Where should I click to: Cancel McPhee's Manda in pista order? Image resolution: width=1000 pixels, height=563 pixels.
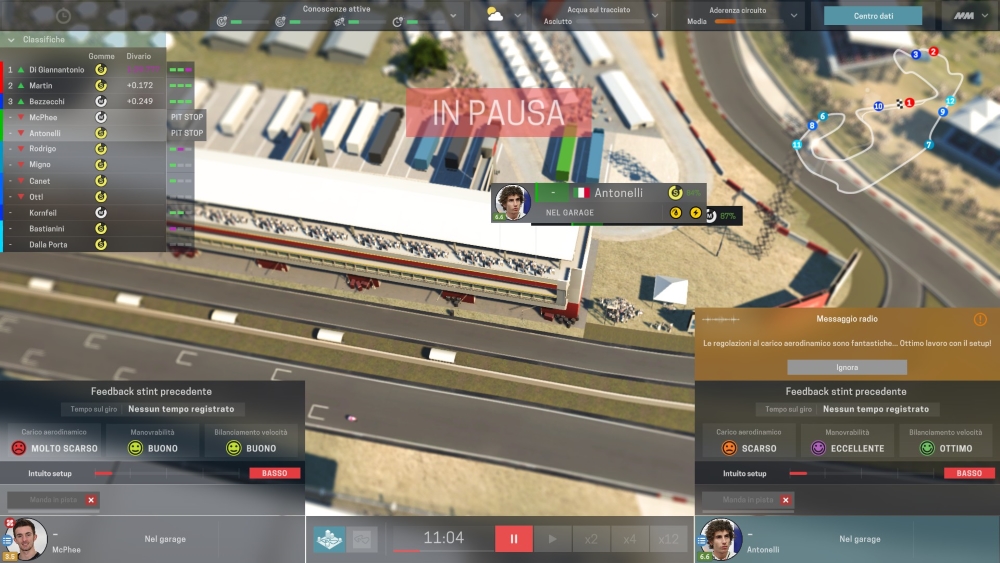tap(91, 500)
